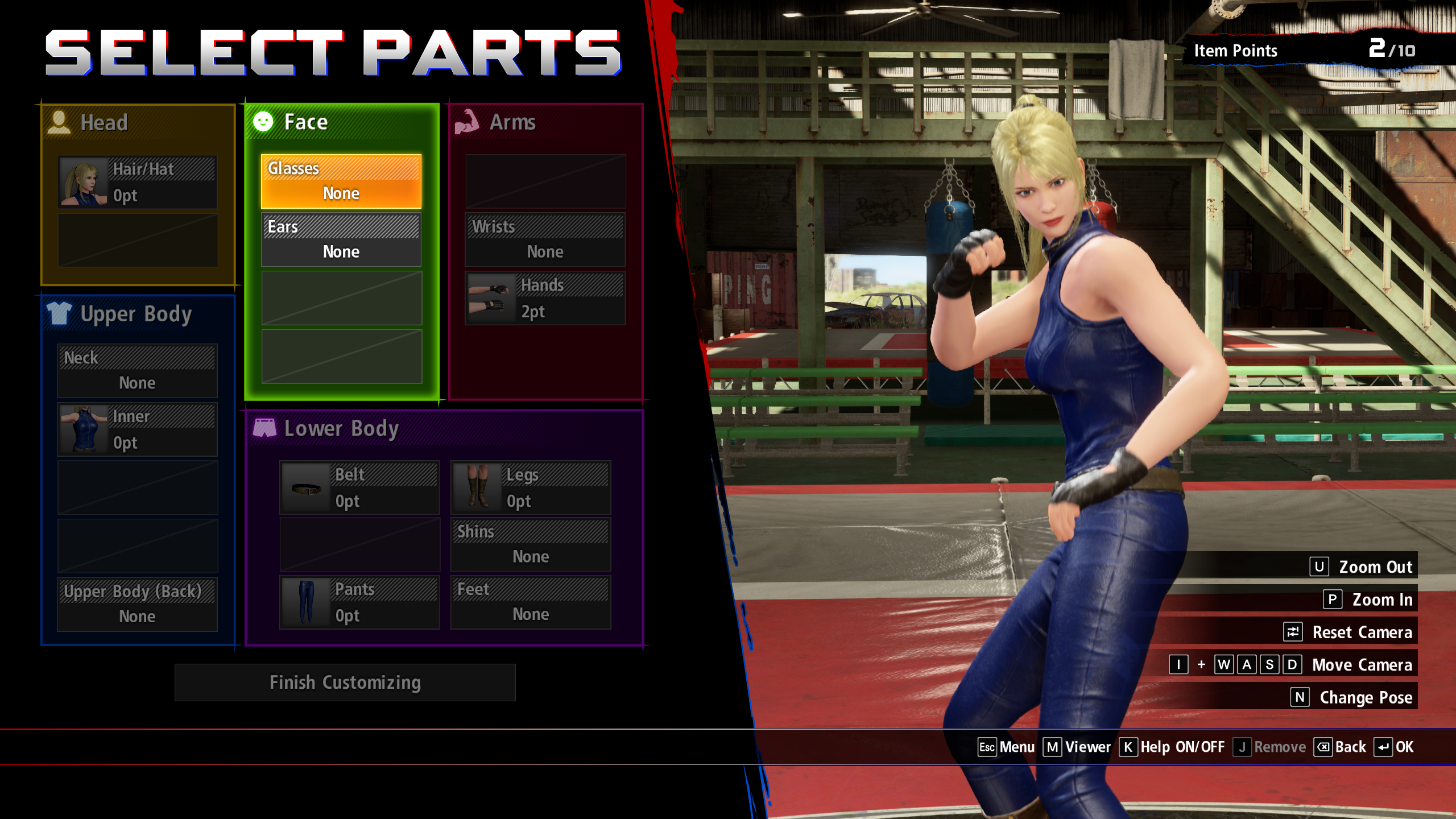
Task: Confirm with the OK option
Action: 1394,747
